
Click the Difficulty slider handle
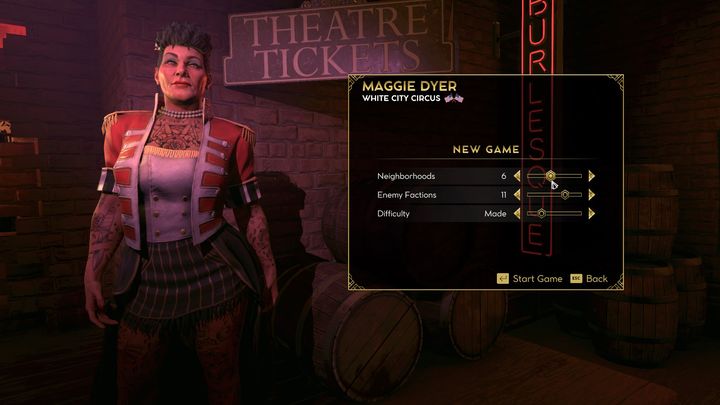click(x=542, y=213)
